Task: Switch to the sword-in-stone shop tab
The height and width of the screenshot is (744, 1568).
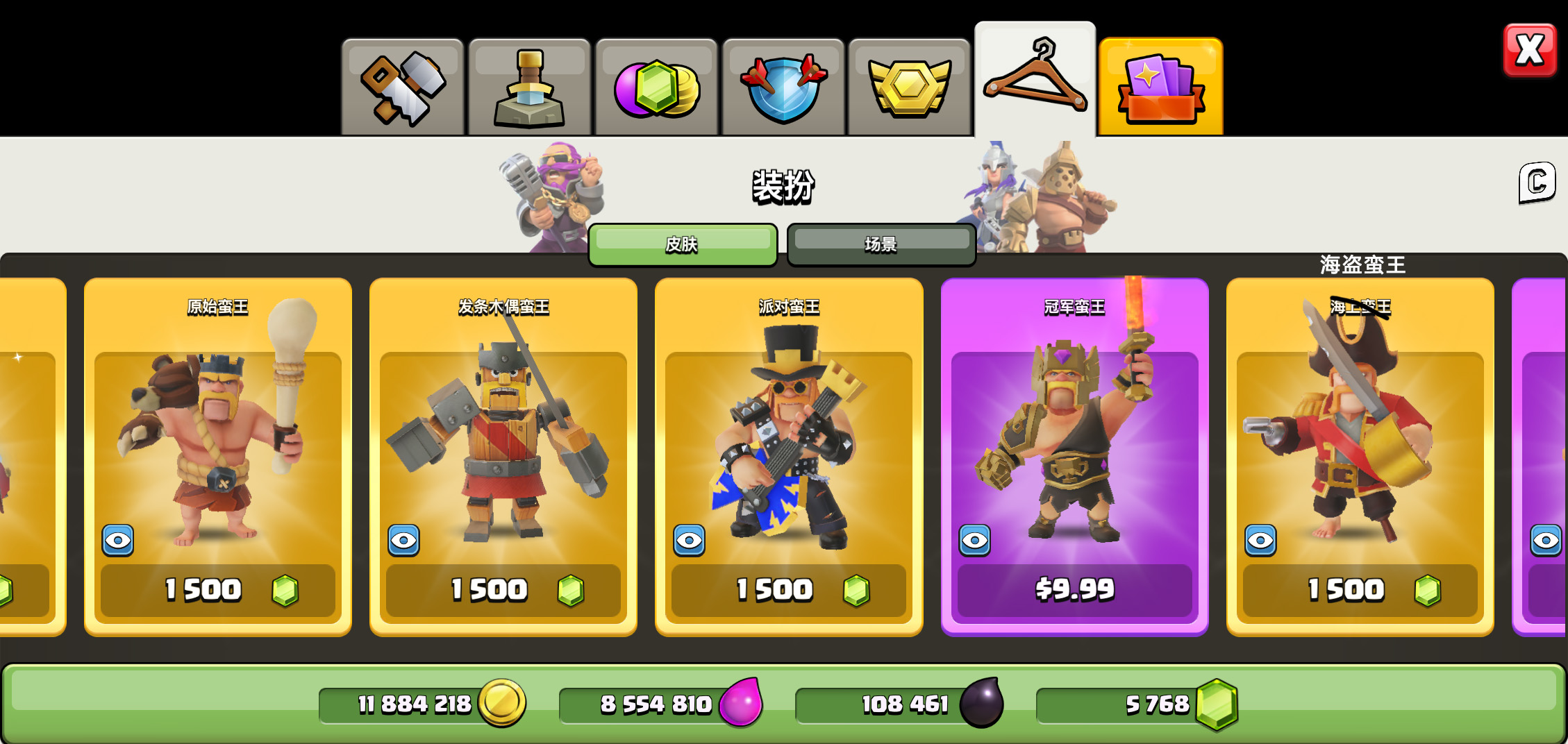Action: [529, 88]
